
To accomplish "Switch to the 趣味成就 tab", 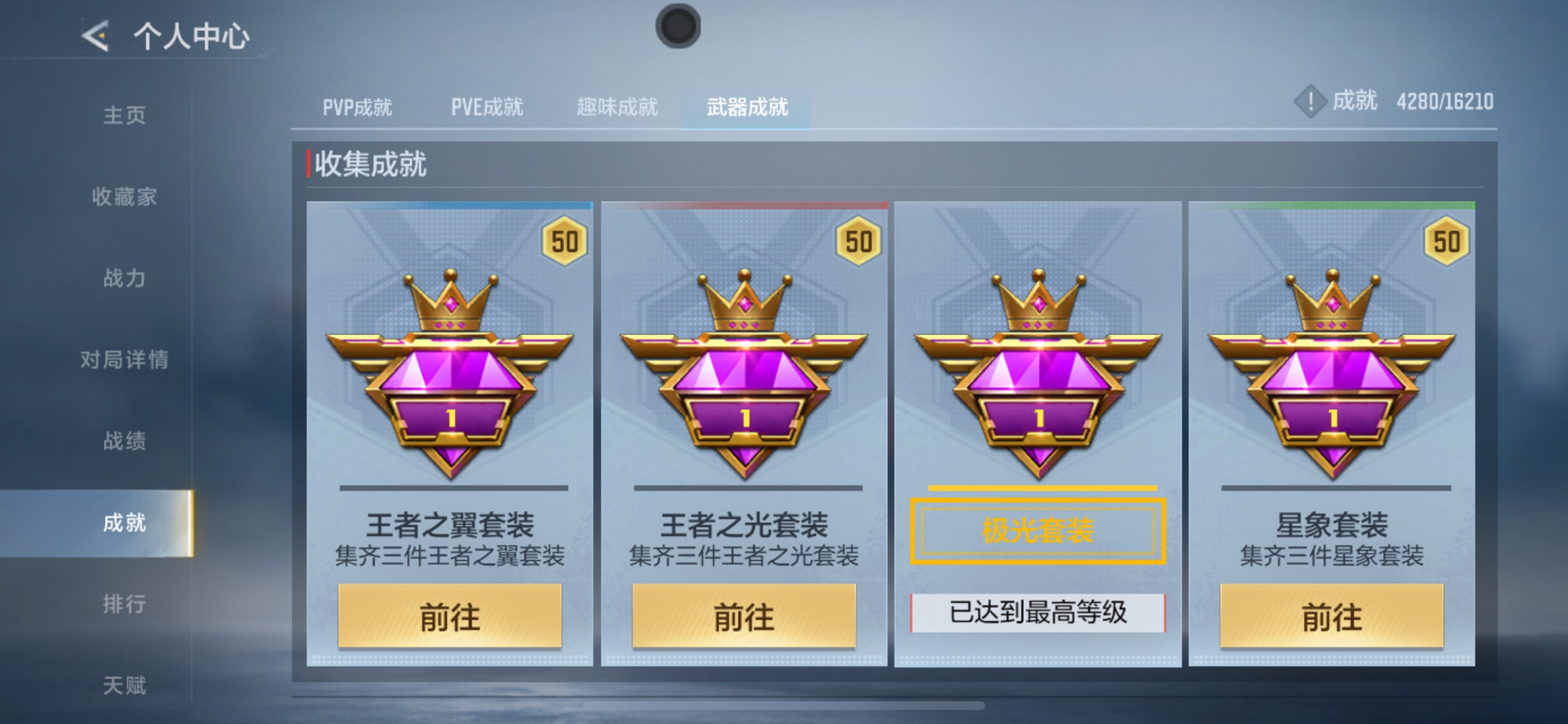I will click(616, 106).
